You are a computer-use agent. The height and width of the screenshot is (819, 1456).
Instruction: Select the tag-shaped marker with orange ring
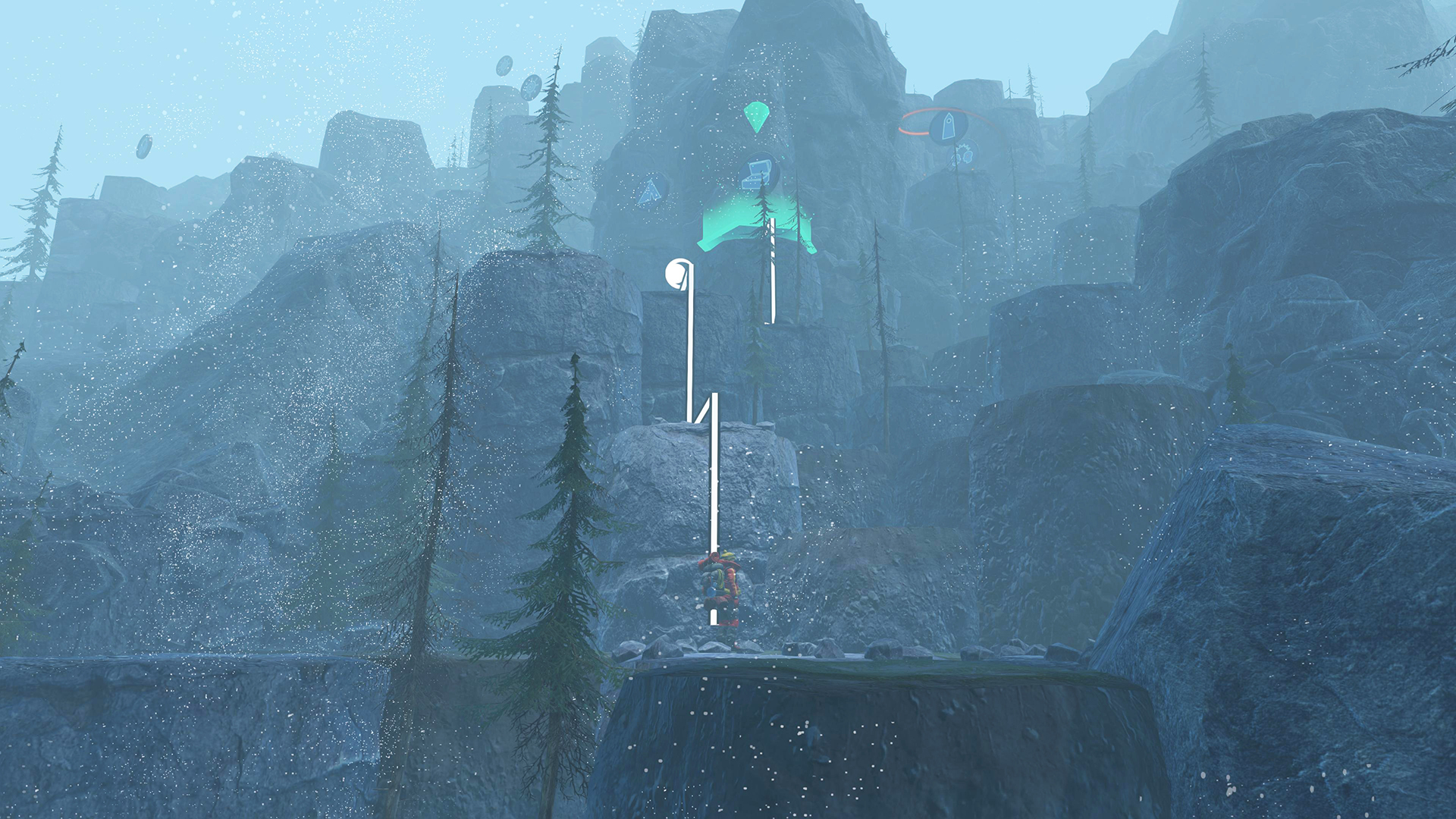pyautogui.click(x=949, y=126)
